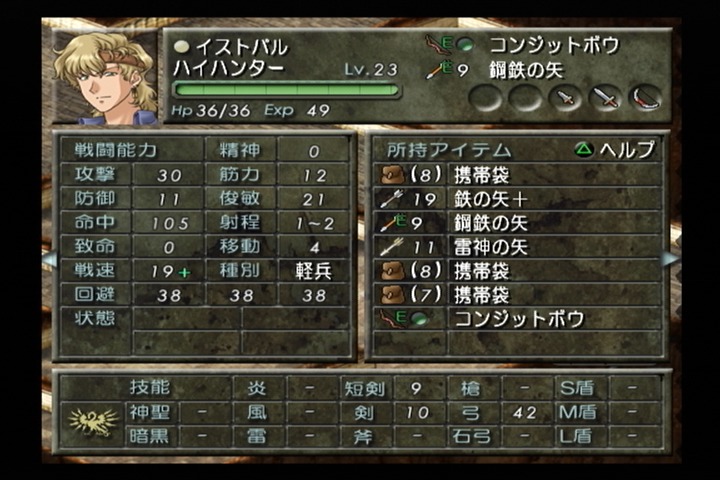Select the blonde character portrait
The width and height of the screenshot is (720, 480).
[105, 77]
